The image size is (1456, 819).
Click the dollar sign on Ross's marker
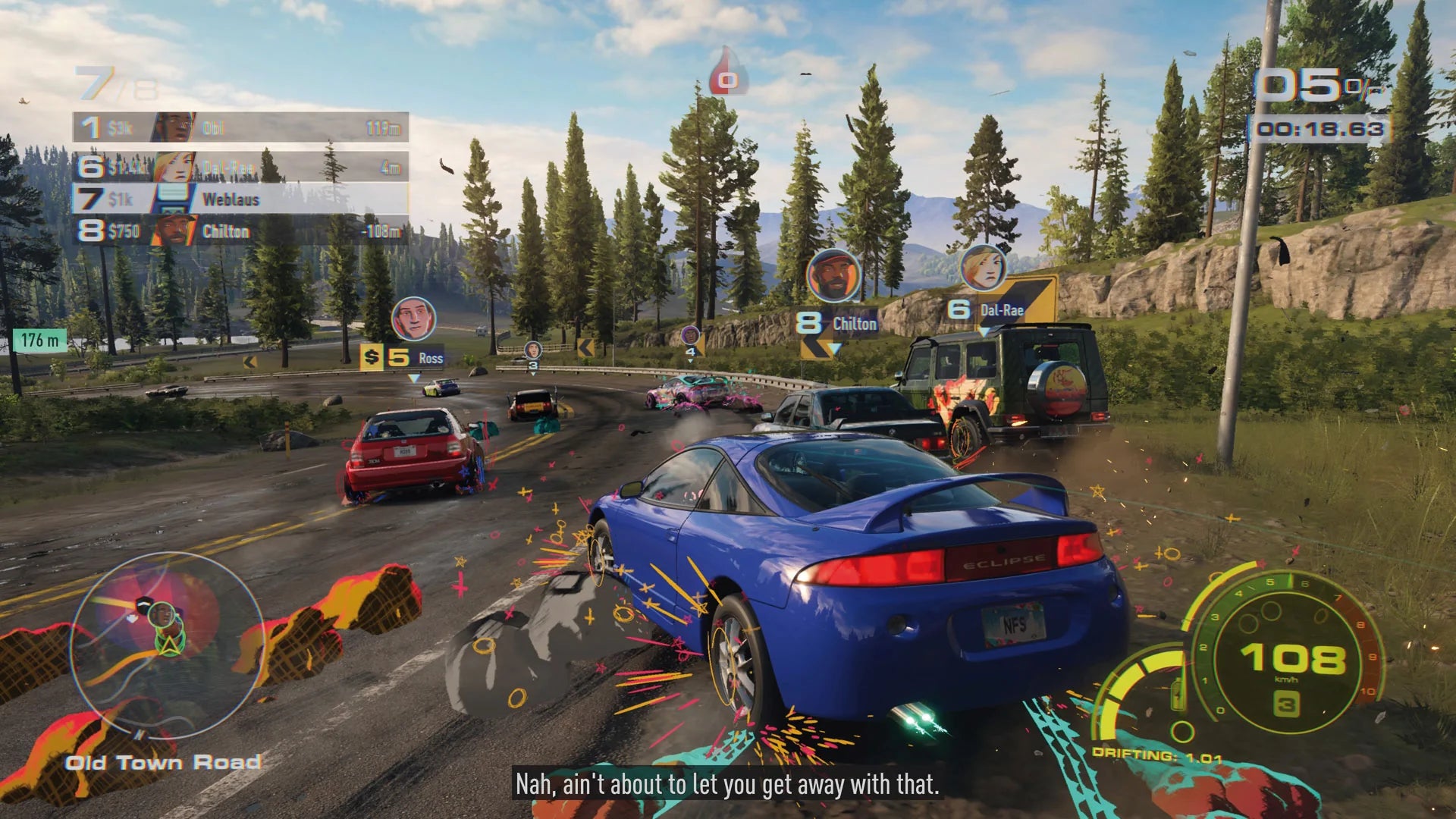point(371,355)
